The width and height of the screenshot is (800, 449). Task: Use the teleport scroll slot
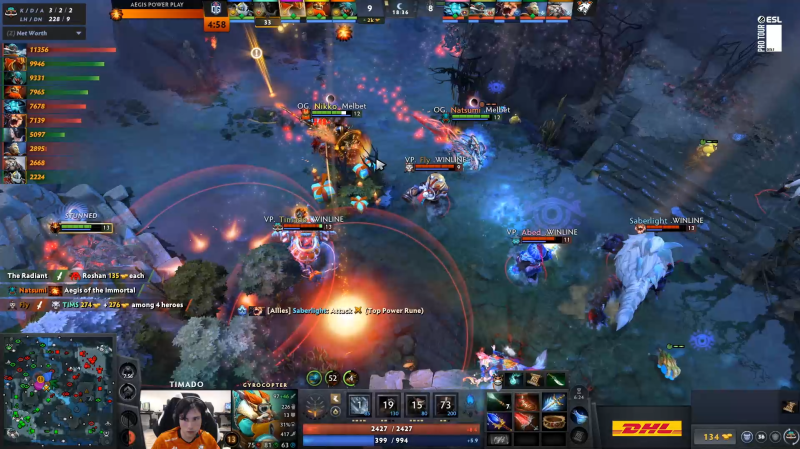pyautogui.click(x=579, y=415)
